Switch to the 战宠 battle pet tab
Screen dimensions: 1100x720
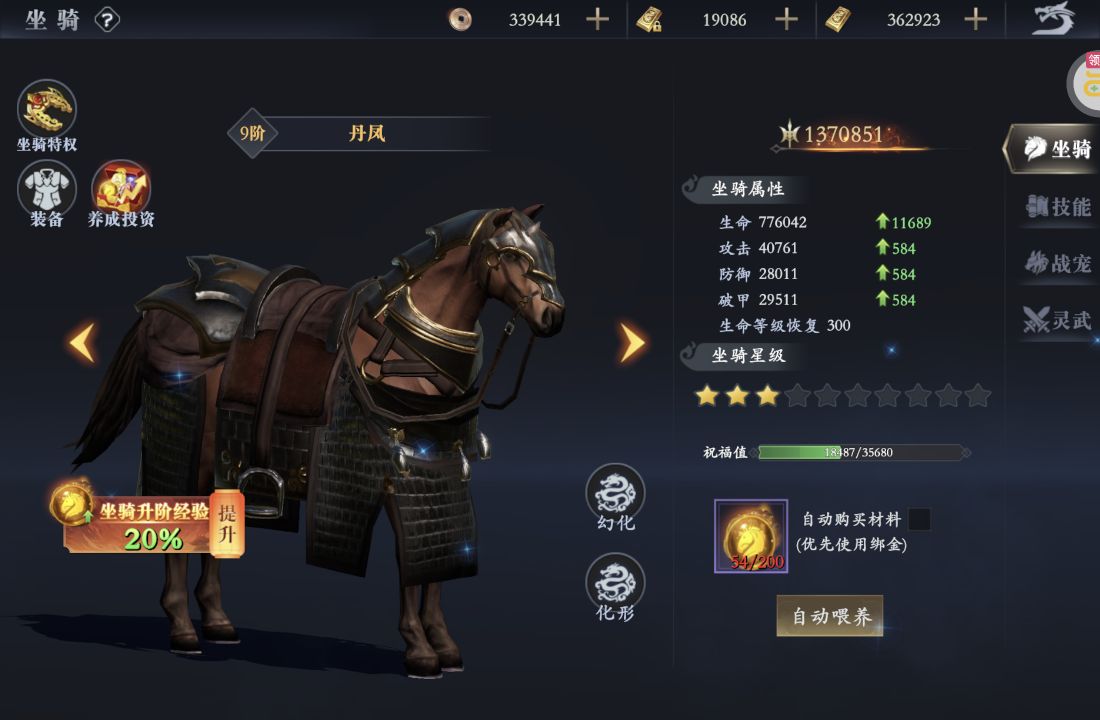[x=1058, y=263]
